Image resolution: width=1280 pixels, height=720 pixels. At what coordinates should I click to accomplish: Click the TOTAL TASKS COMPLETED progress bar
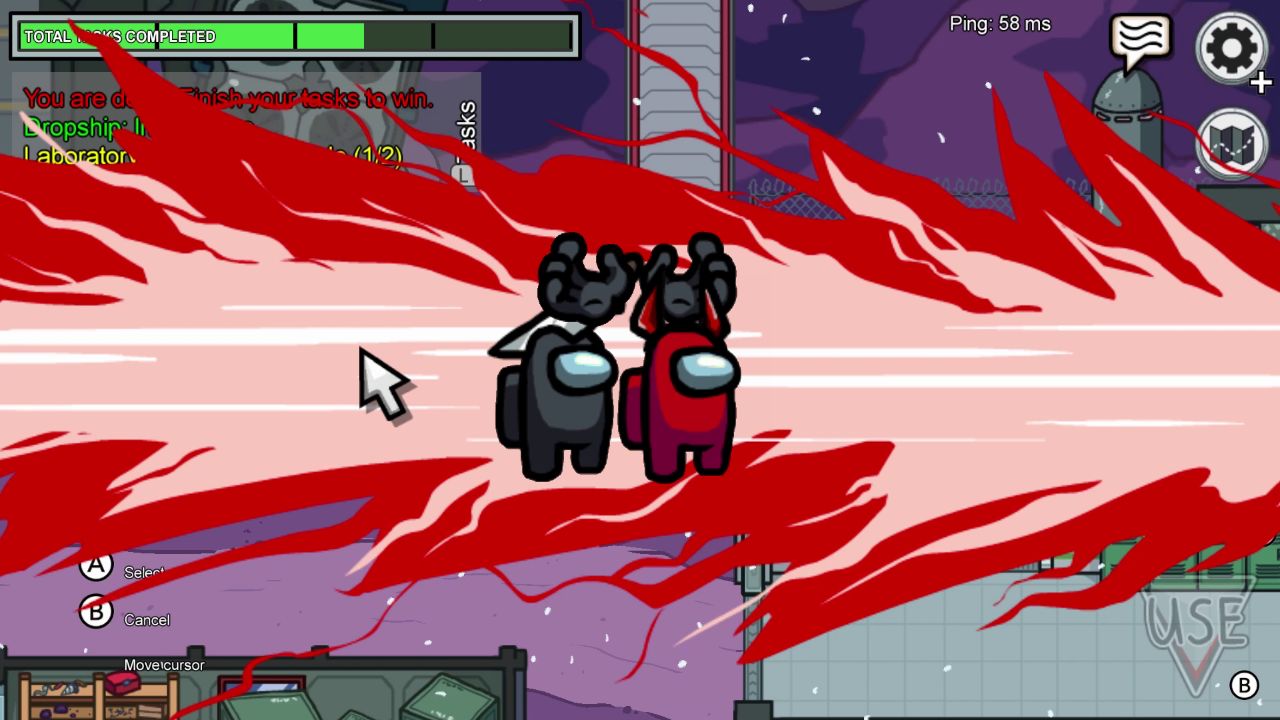pos(295,36)
